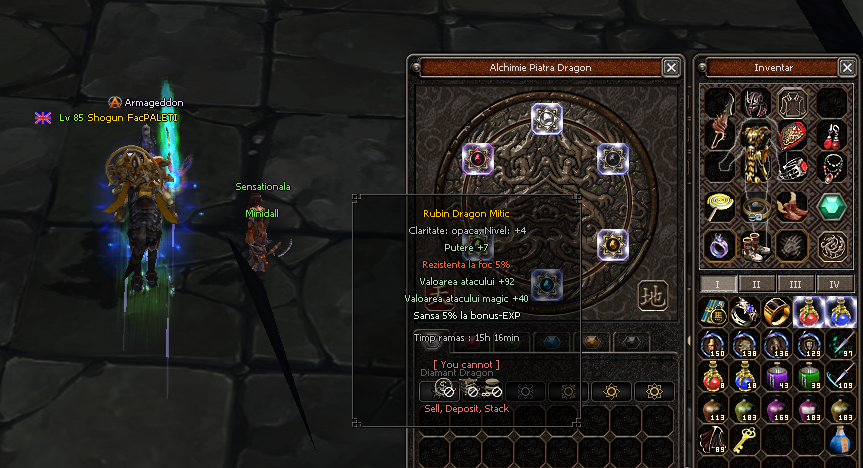863x468 pixels.
Task: Click the Chinese character button in alchemy window
Action: [651, 295]
